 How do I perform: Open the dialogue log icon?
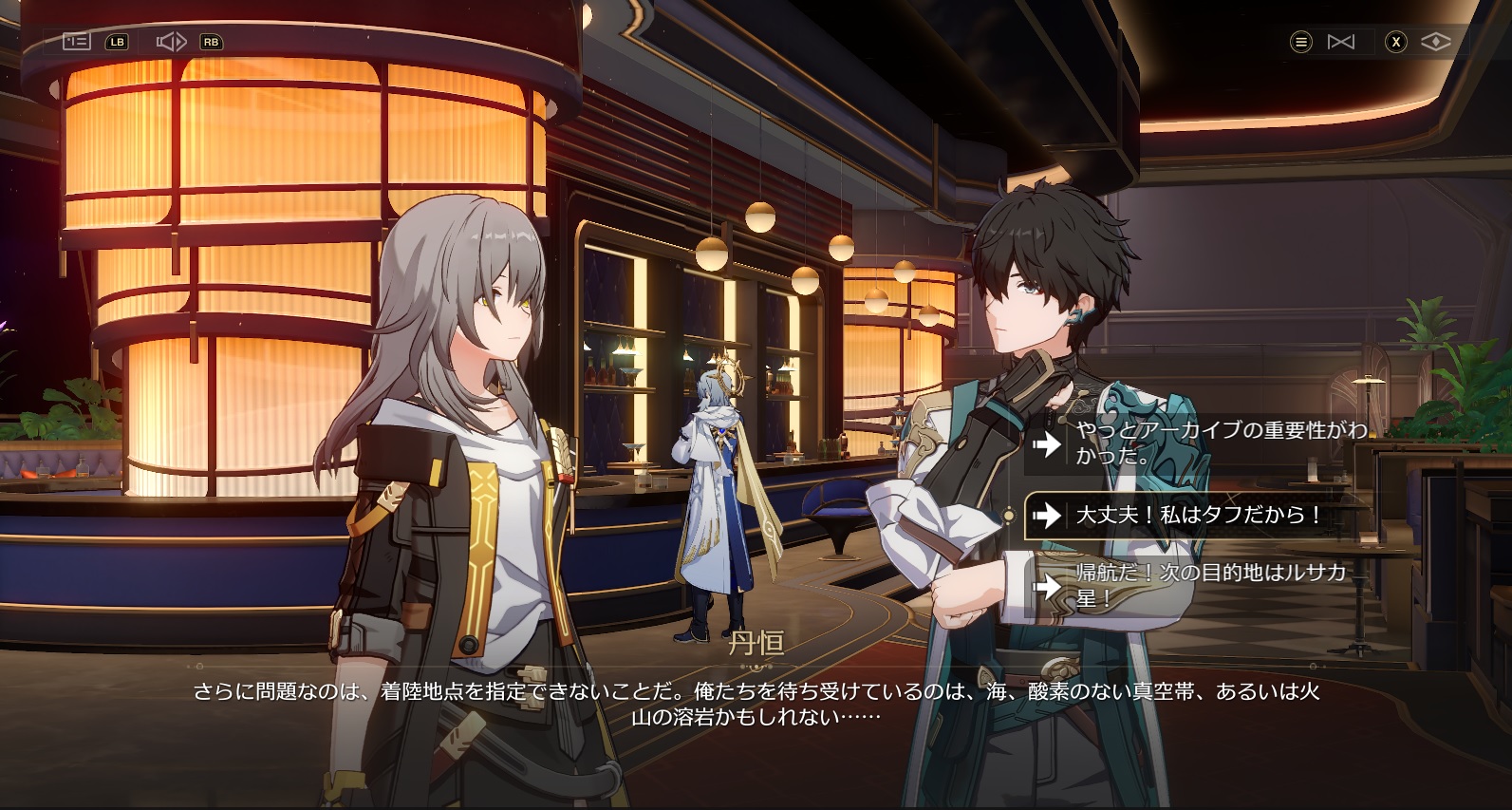(x=76, y=42)
